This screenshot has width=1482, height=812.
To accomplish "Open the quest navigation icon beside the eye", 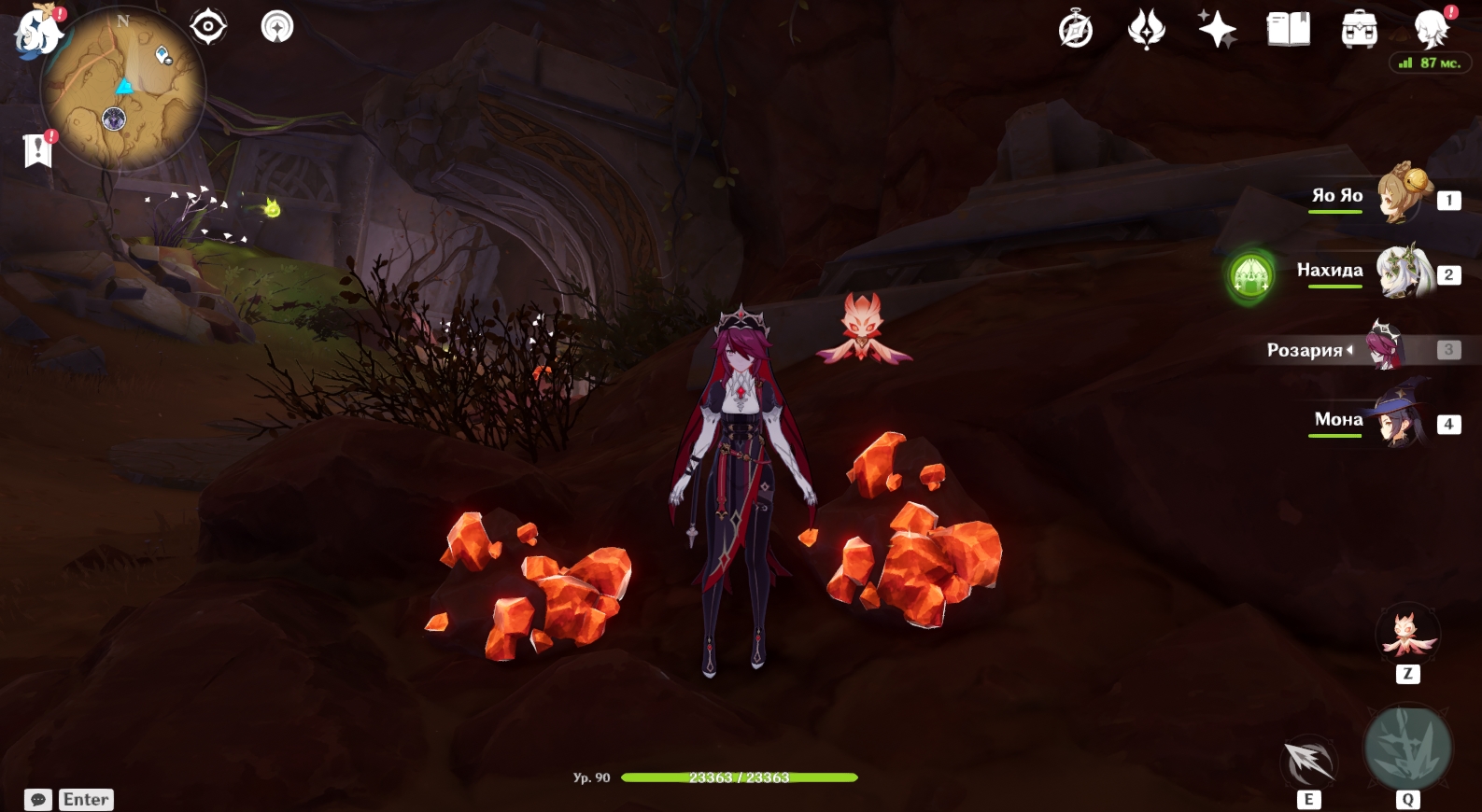I will click(276, 26).
